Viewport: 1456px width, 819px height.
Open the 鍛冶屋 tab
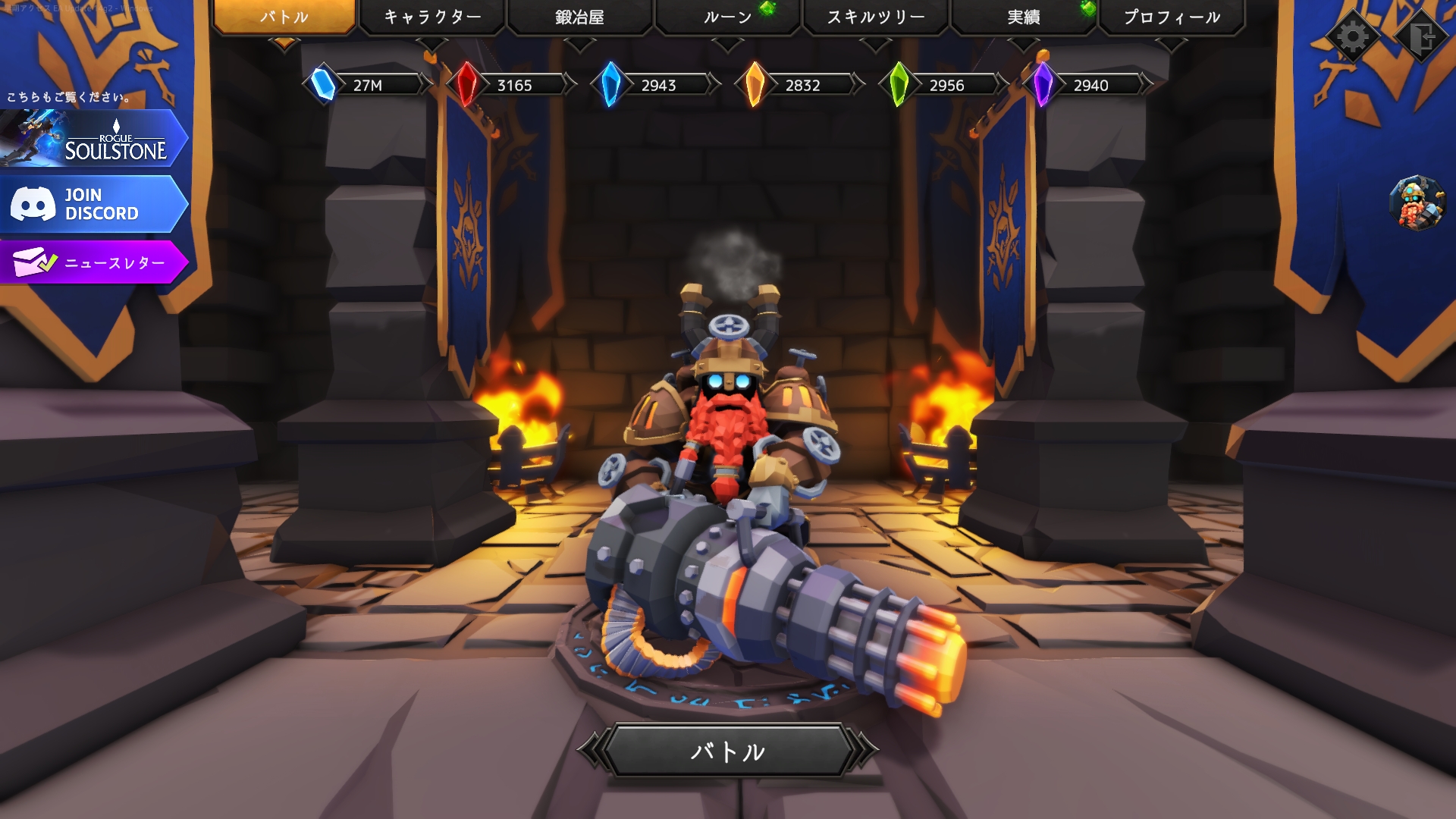(x=580, y=14)
